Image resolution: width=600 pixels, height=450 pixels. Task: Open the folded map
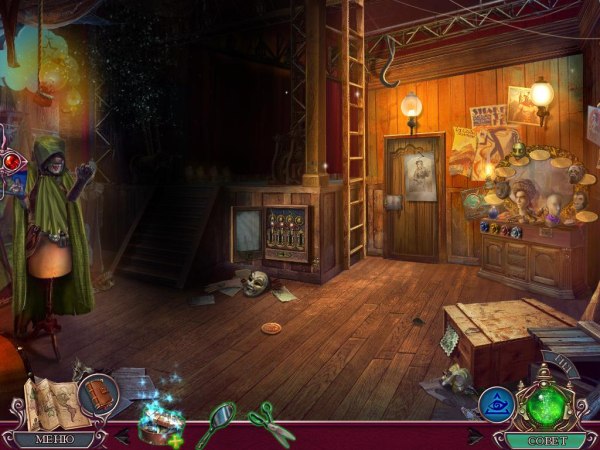click(x=48, y=400)
